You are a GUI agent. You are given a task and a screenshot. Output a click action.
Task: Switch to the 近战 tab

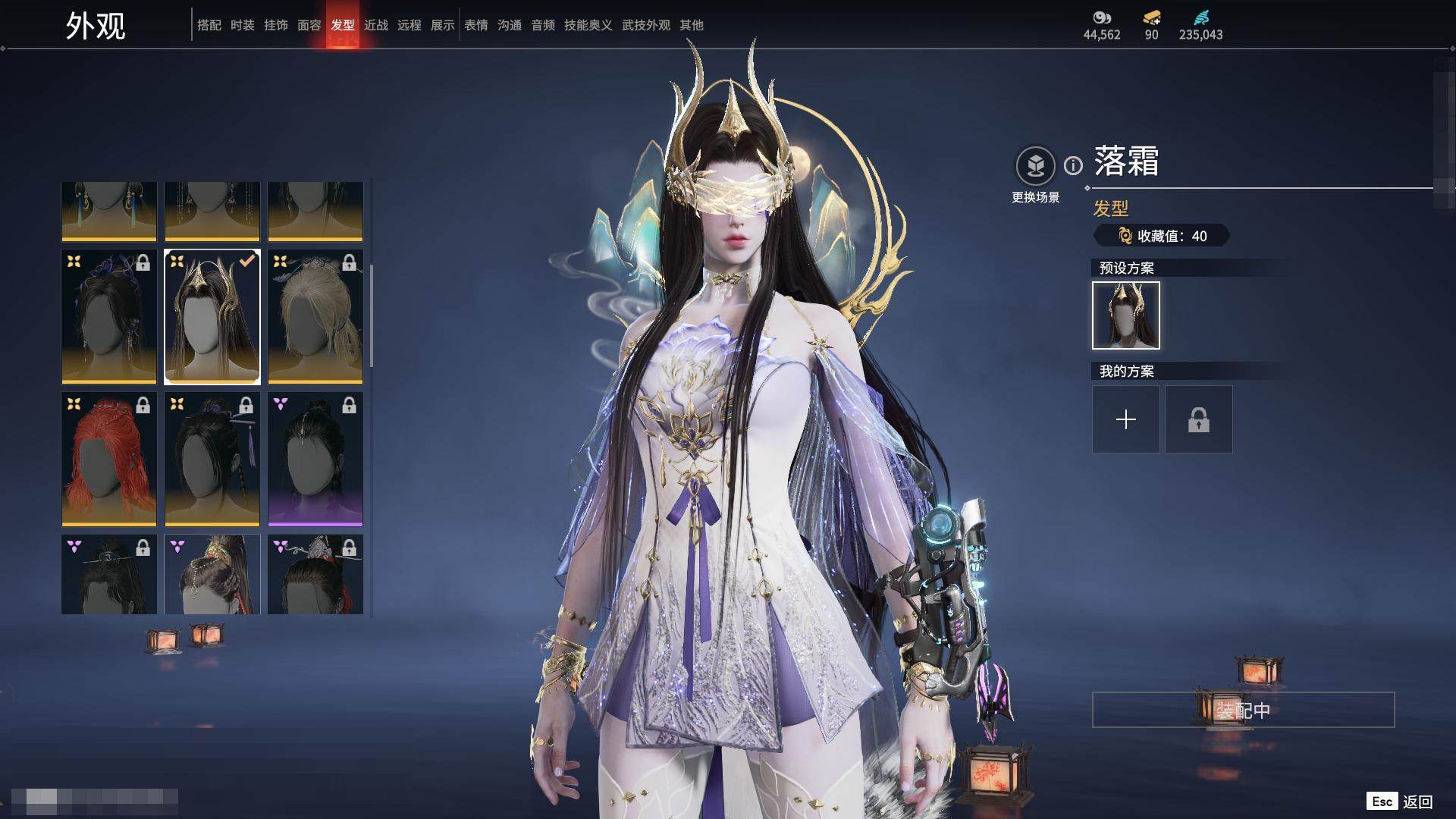(375, 25)
